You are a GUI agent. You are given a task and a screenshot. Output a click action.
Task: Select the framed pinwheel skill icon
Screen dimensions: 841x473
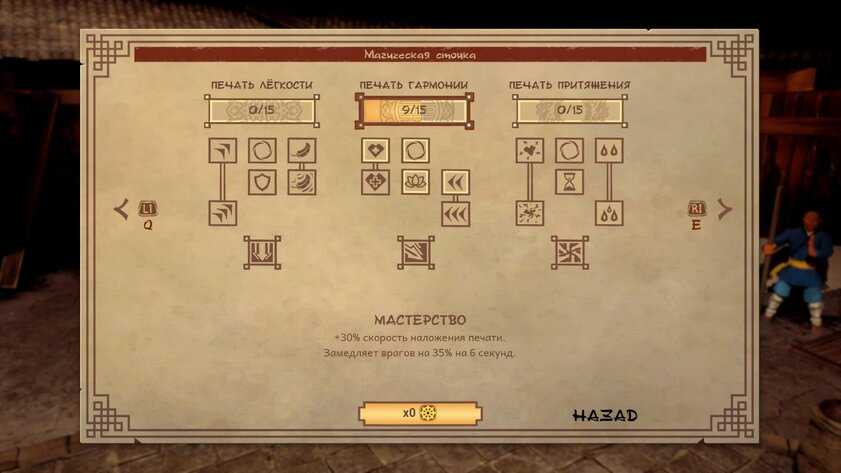click(569, 252)
